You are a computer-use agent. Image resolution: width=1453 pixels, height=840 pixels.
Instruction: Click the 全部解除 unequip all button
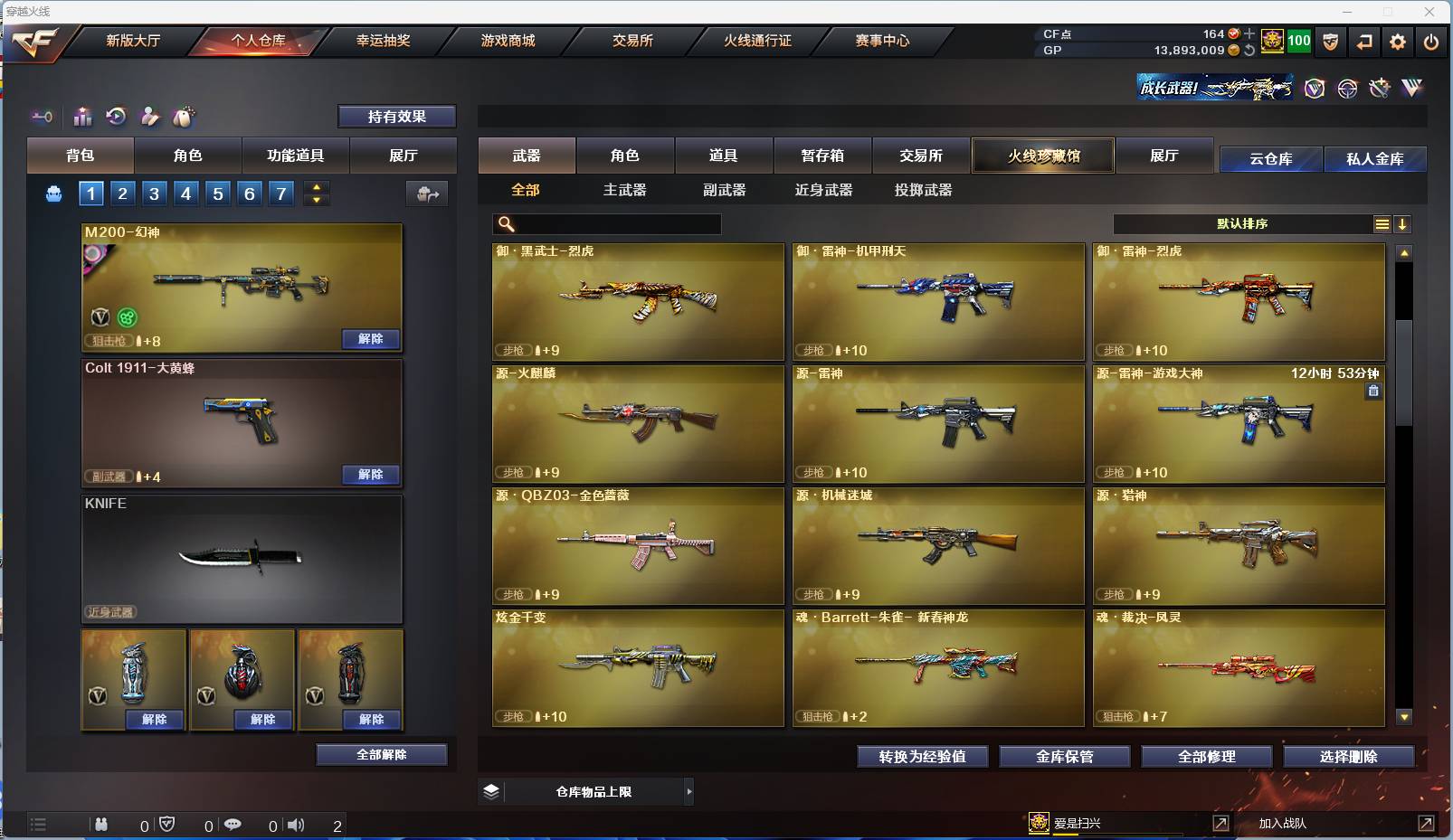tap(382, 754)
